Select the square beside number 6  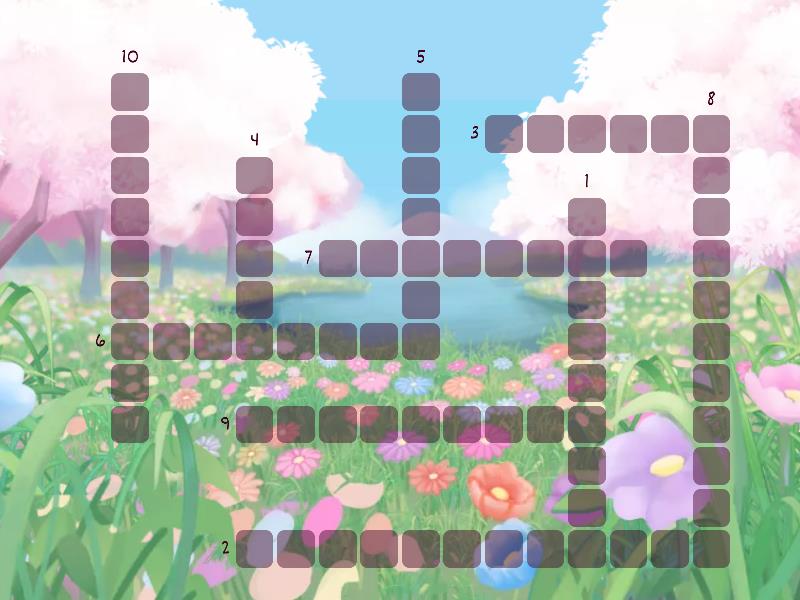130,341
